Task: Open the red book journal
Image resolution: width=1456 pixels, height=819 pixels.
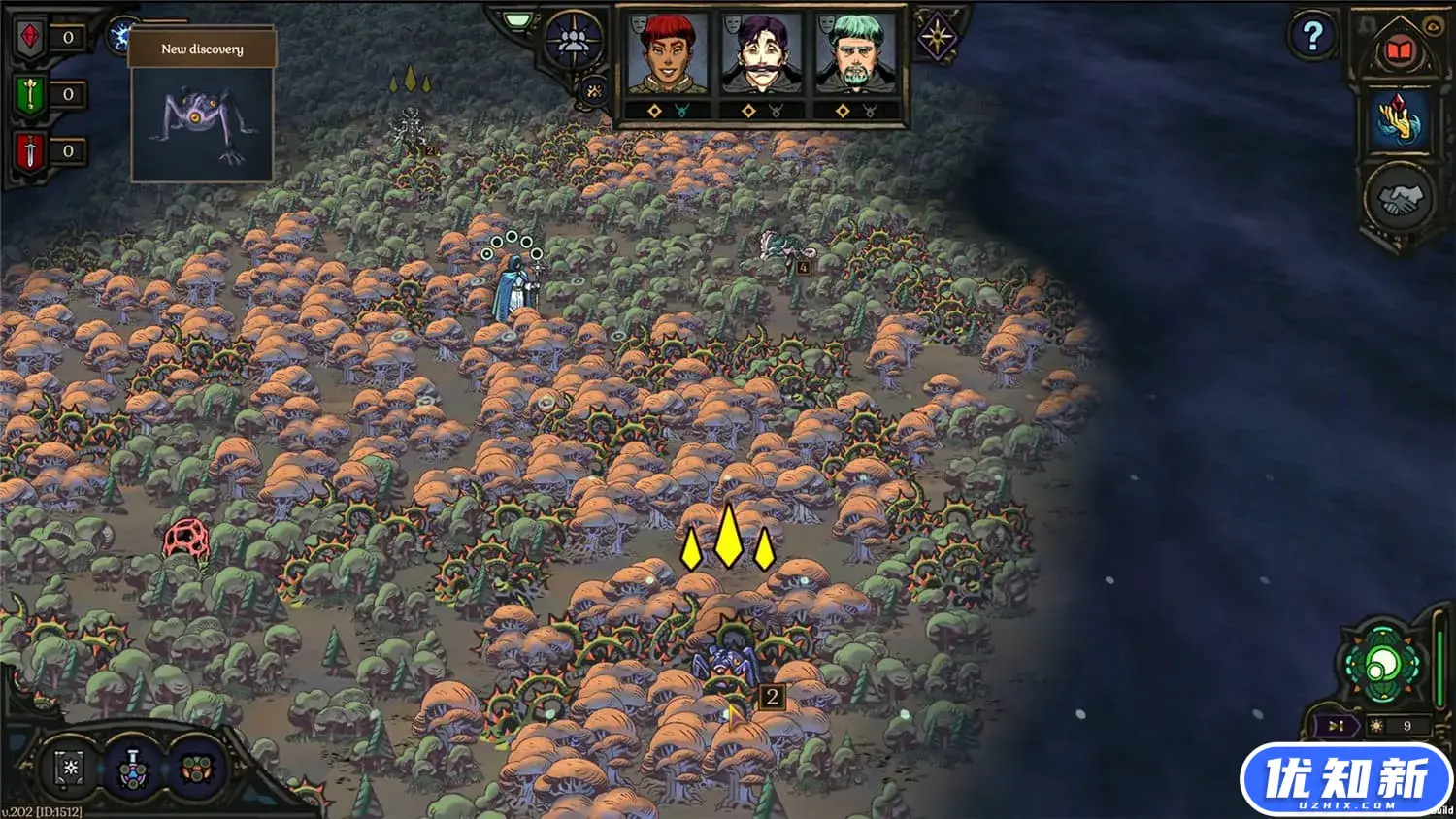Action: (1399, 50)
